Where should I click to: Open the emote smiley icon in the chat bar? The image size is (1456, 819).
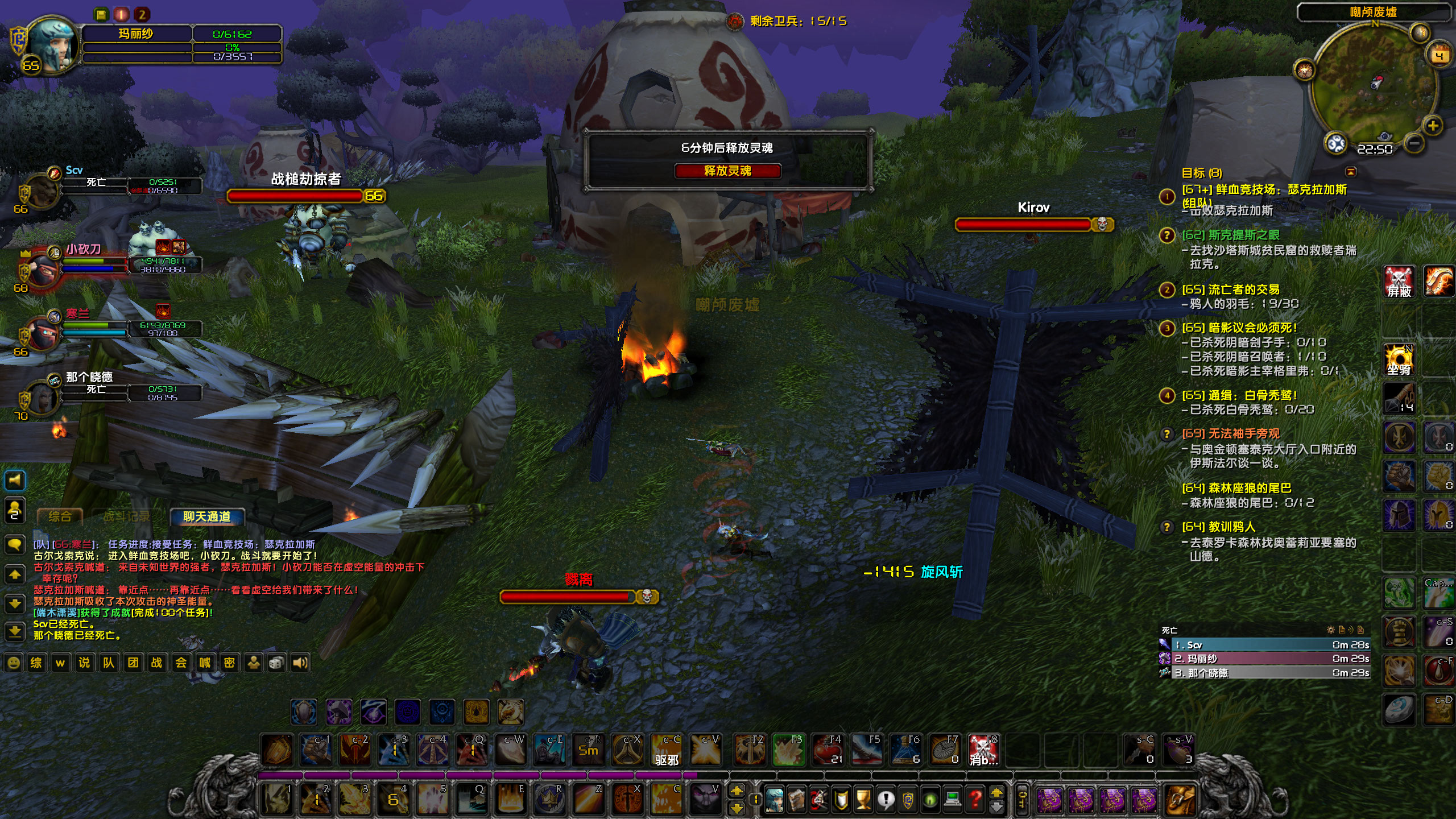point(14,663)
